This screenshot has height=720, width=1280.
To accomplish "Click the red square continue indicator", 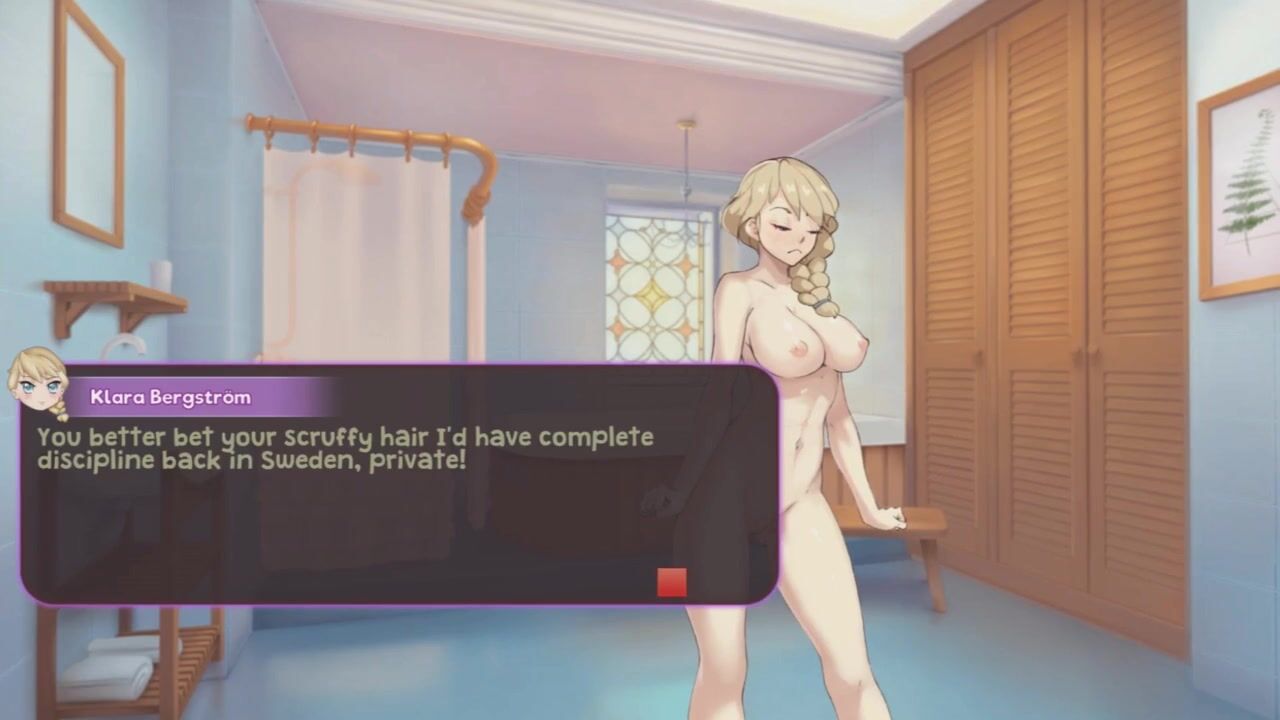I will pos(672,582).
